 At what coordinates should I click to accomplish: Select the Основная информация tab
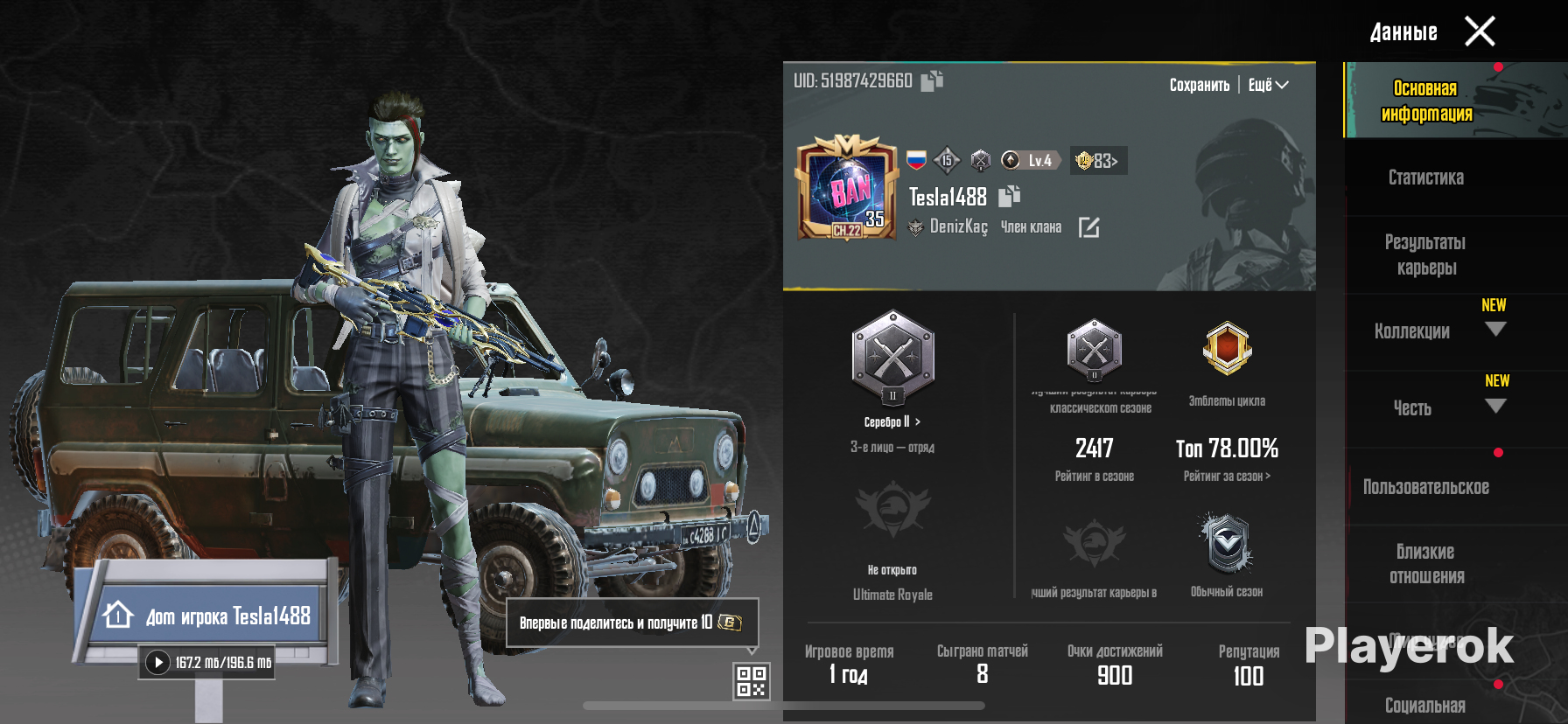[1425, 101]
